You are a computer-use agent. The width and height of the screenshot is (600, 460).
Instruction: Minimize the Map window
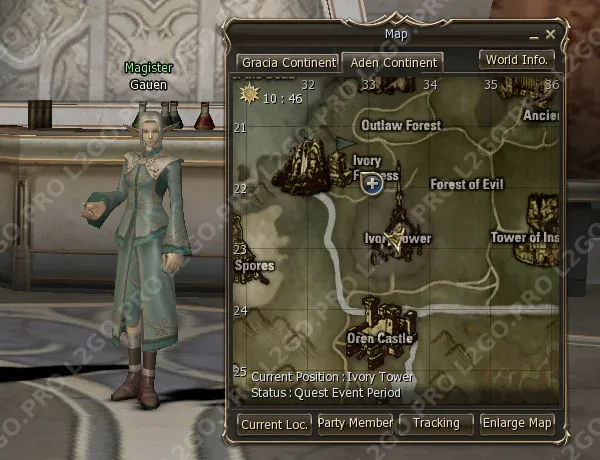[534, 35]
